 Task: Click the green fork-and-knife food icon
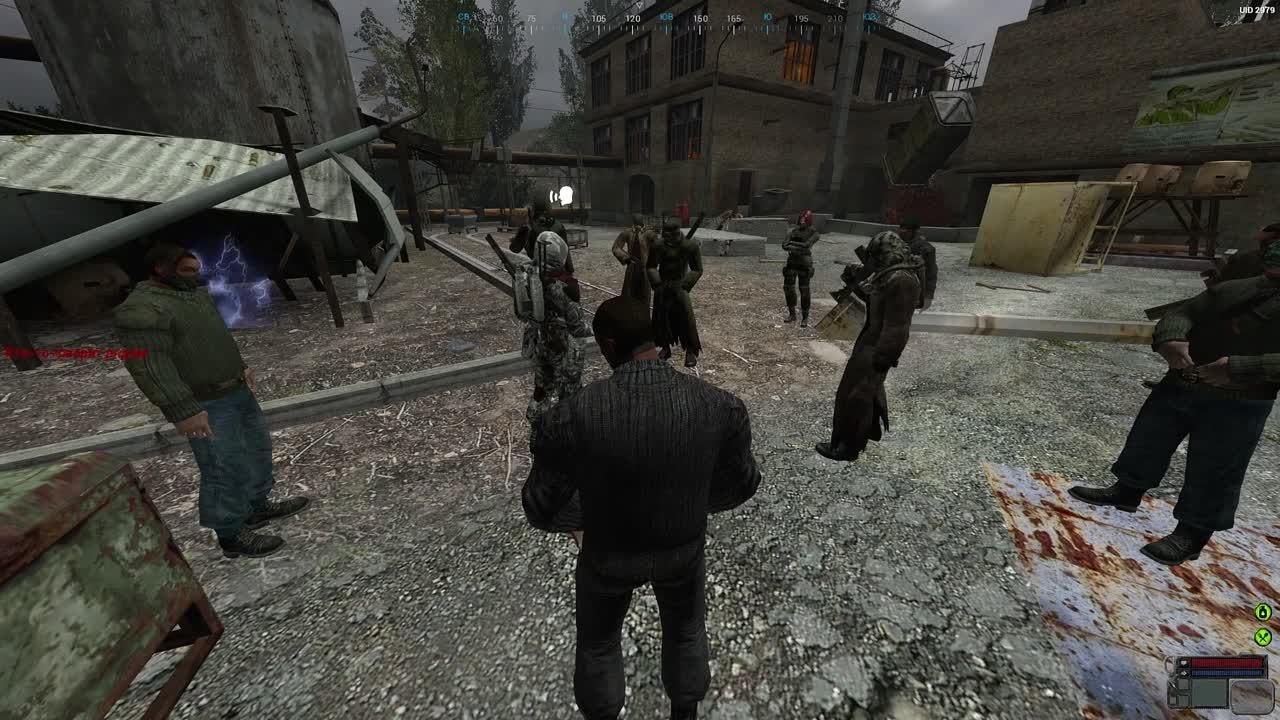(x=1263, y=637)
